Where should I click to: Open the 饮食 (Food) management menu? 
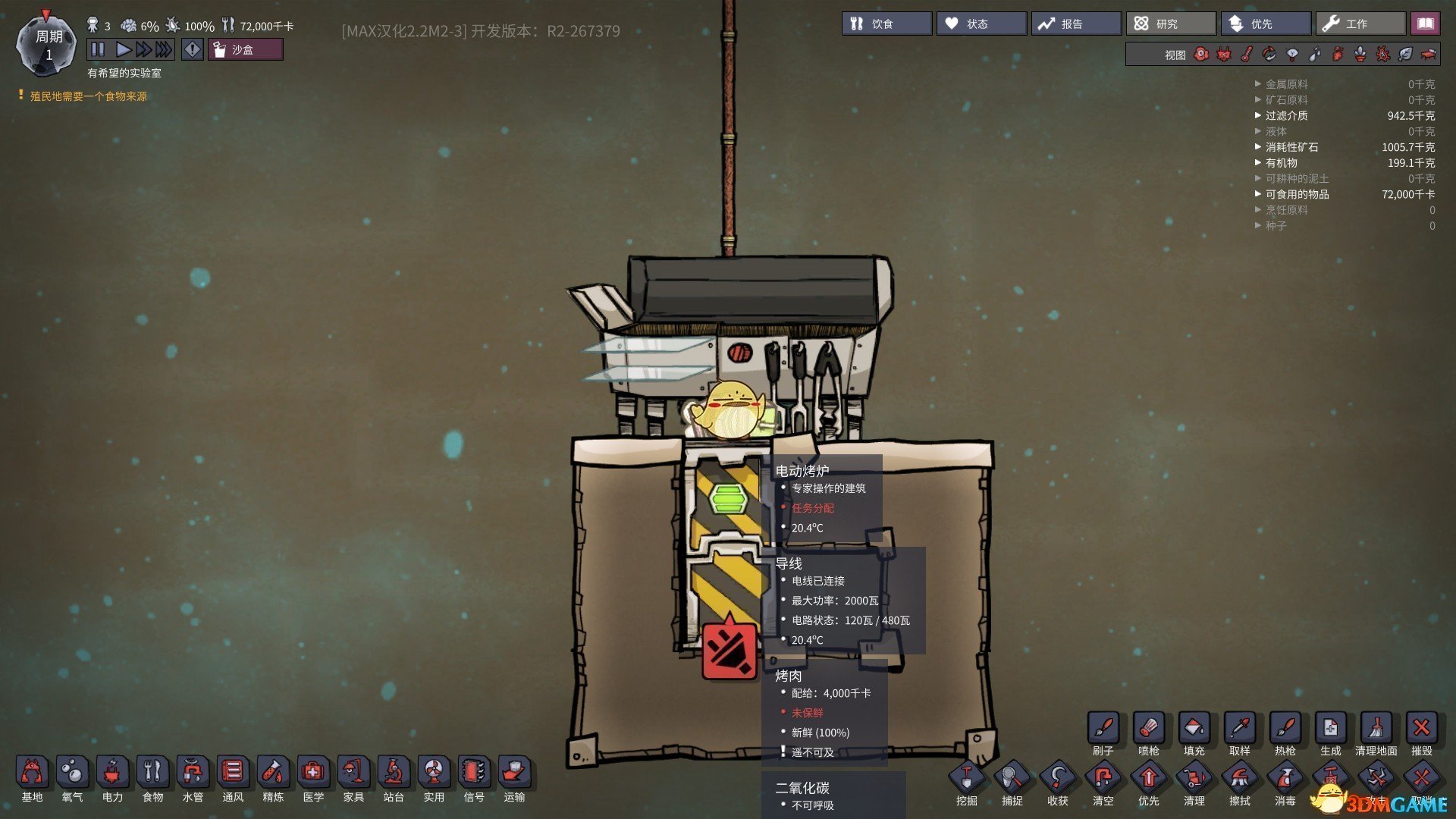click(886, 24)
